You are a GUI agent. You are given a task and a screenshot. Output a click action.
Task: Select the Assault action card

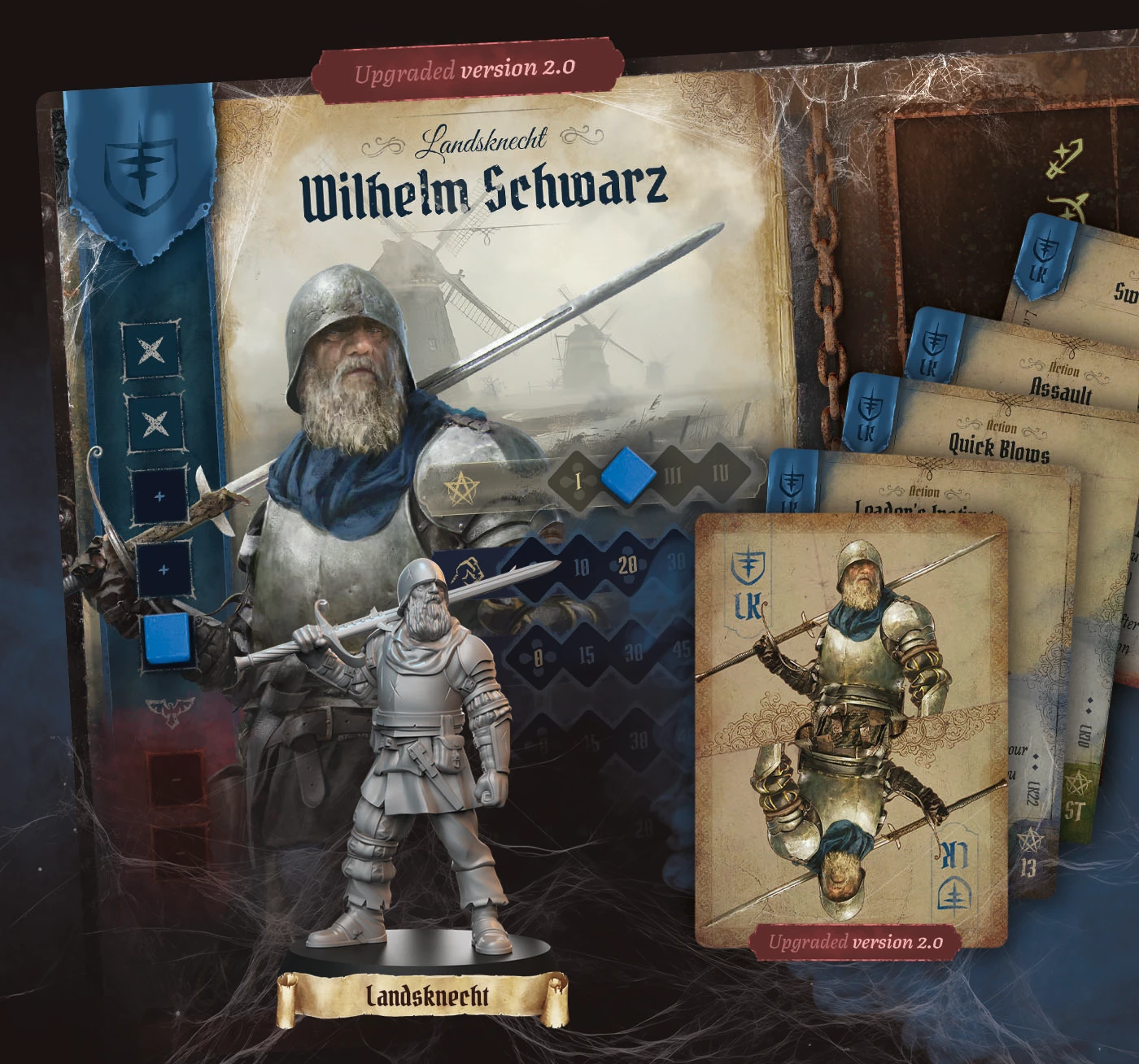pyautogui.click(x=1060, y=391)
